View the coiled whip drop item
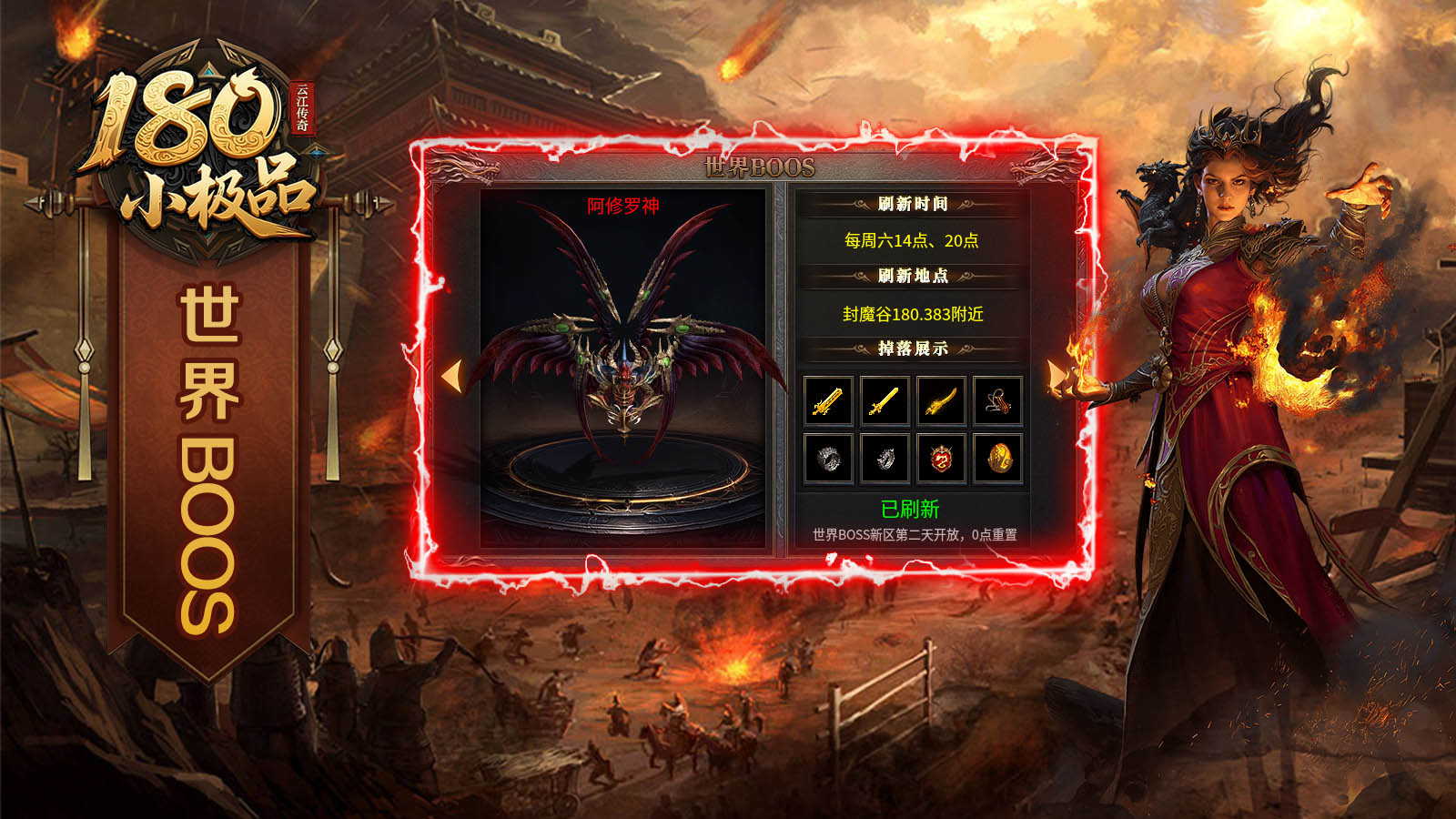Screen dimensions: 1456x819 click(998, 401)
